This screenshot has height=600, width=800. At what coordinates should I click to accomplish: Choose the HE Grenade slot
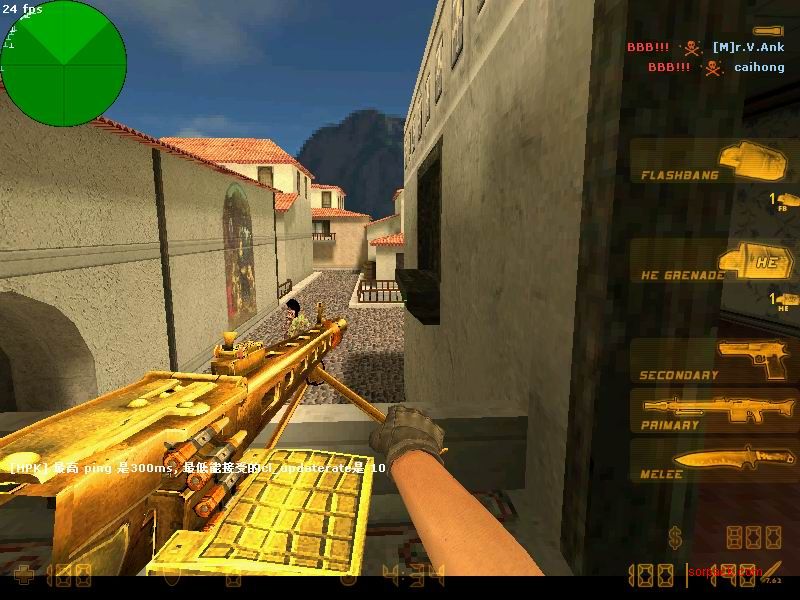point(714,264)
